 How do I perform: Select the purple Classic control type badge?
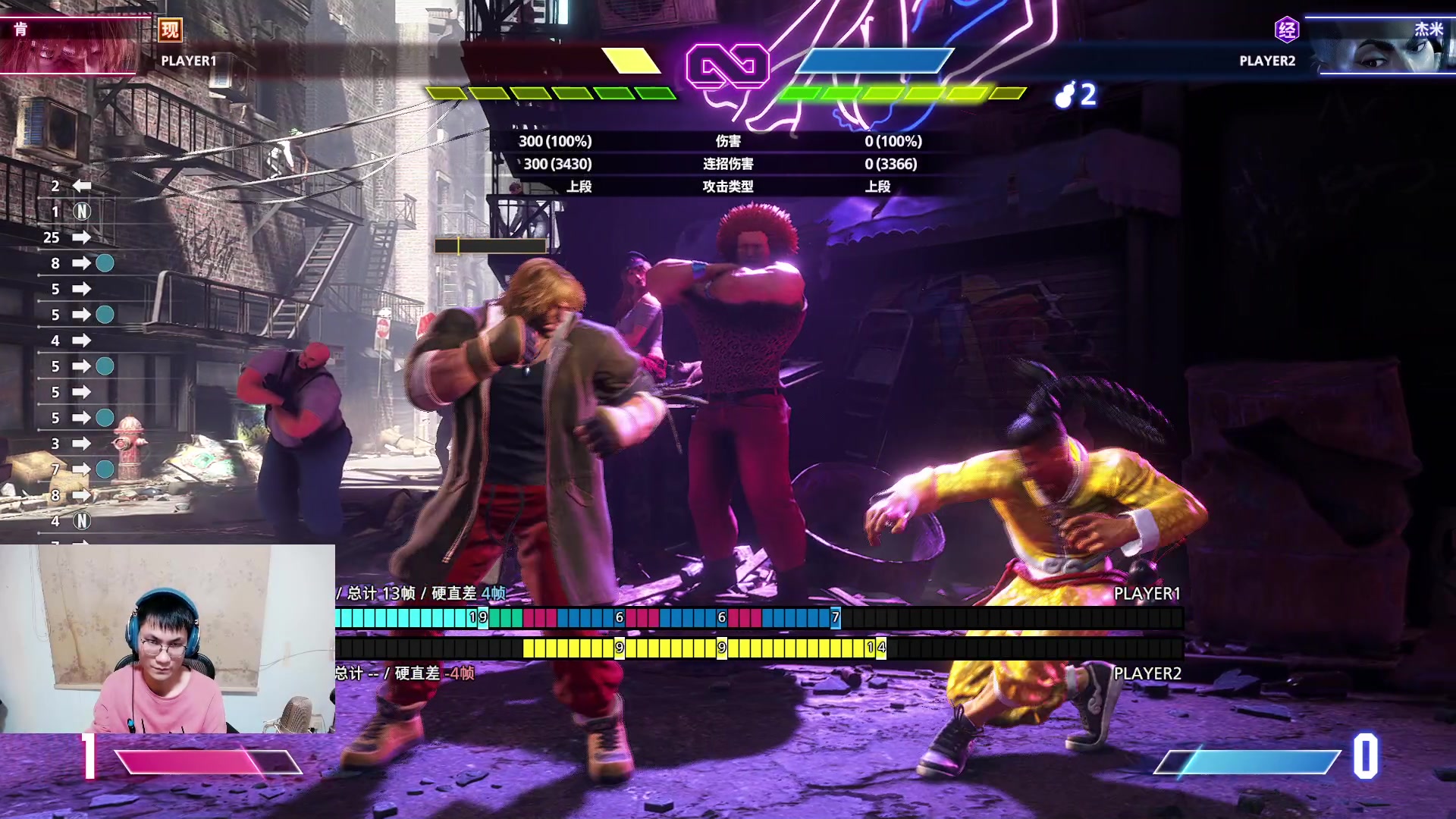click(x=1287, y=30)
